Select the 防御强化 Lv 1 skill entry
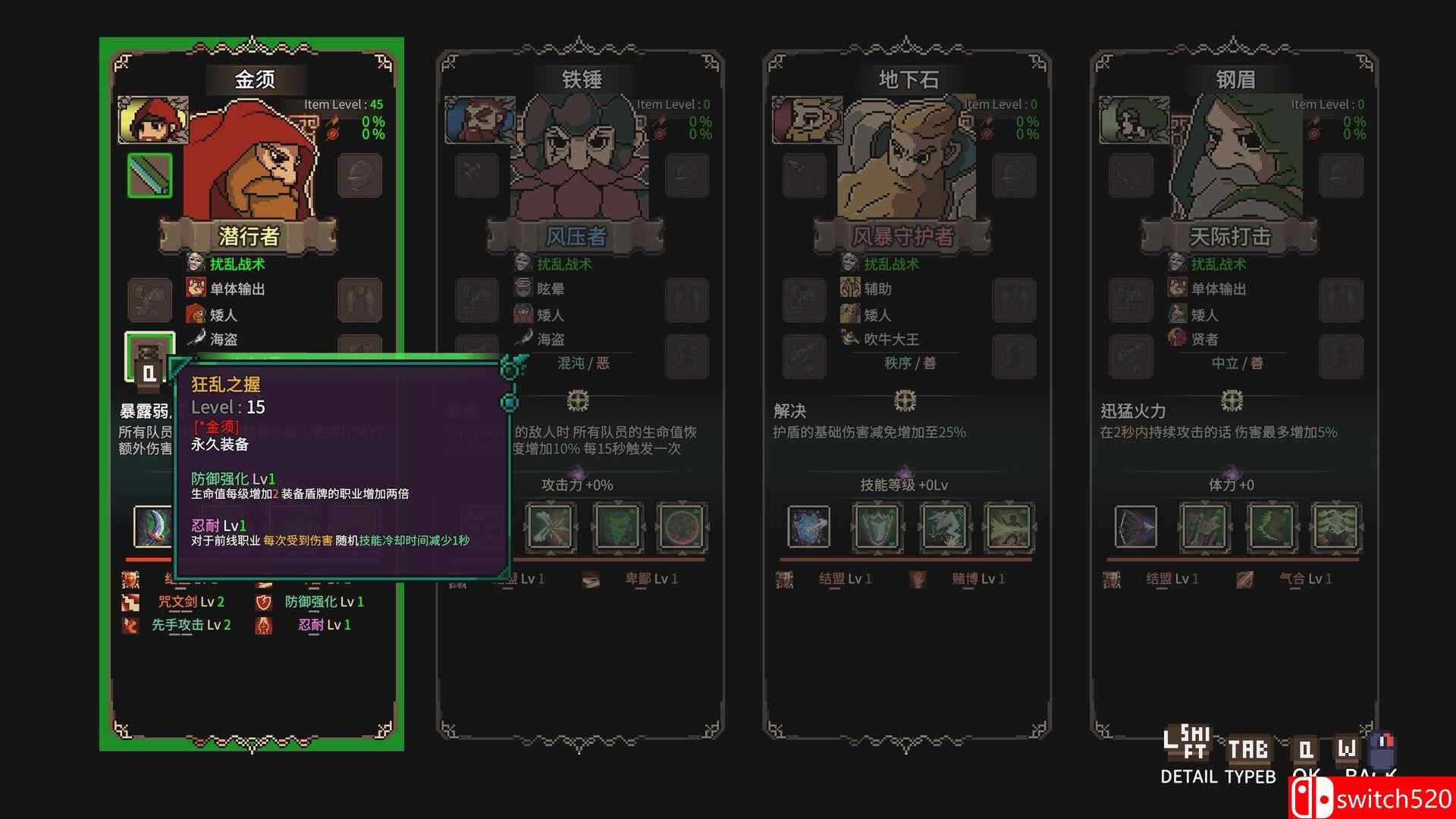This screenshot has width=1456, height=819. (326, 602)
